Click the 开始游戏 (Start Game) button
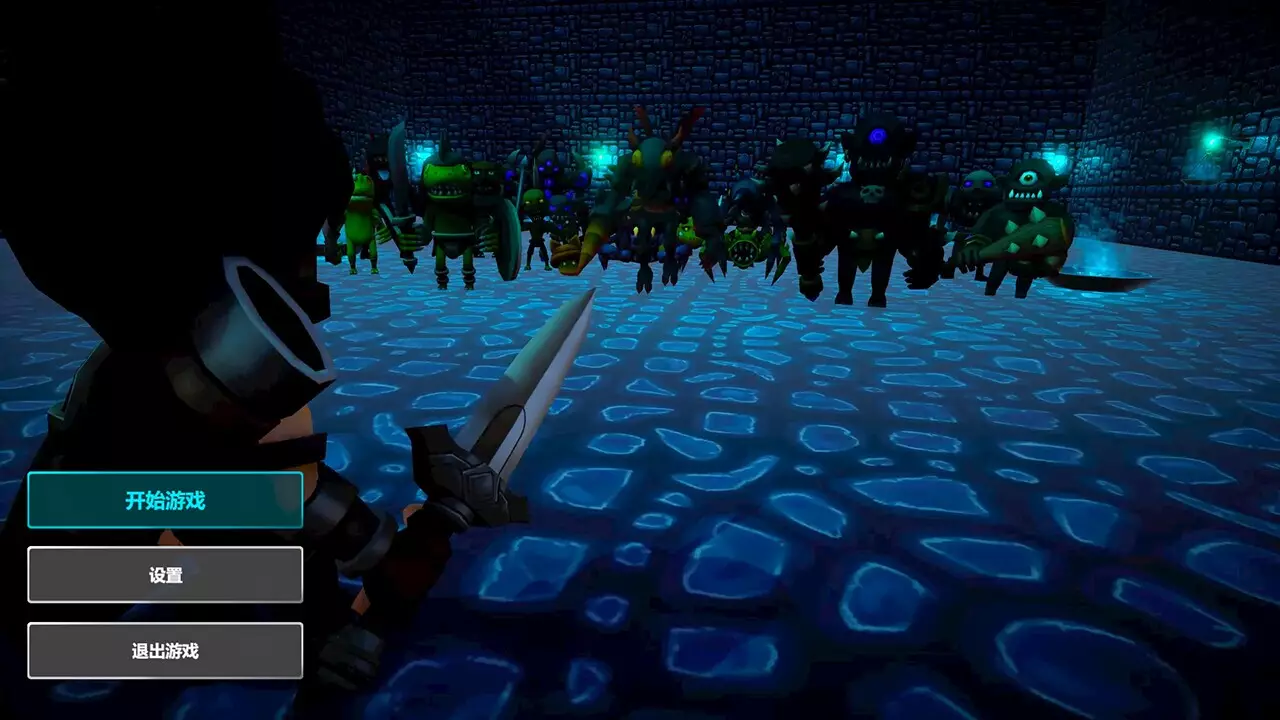Viewport: 1280px width, 720px height. click(x=165, y=499)
